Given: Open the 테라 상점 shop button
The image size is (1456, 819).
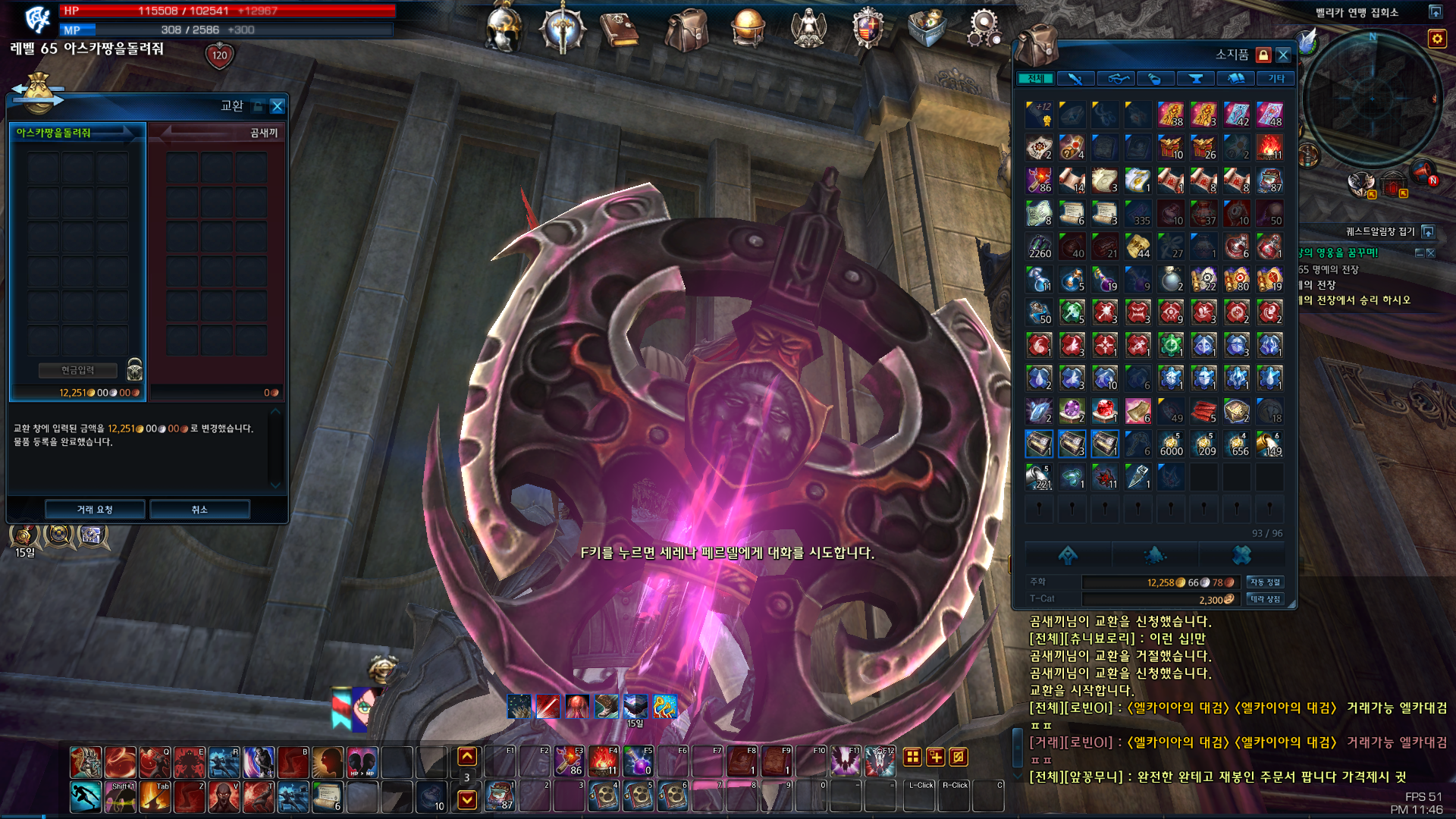Looking at the screenshot, I should pyautogui.click(x=1265, y=599).
